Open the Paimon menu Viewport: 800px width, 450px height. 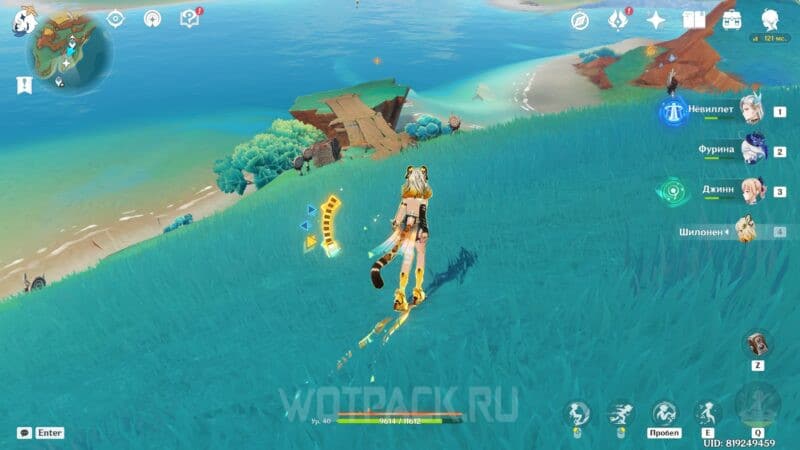23,21
